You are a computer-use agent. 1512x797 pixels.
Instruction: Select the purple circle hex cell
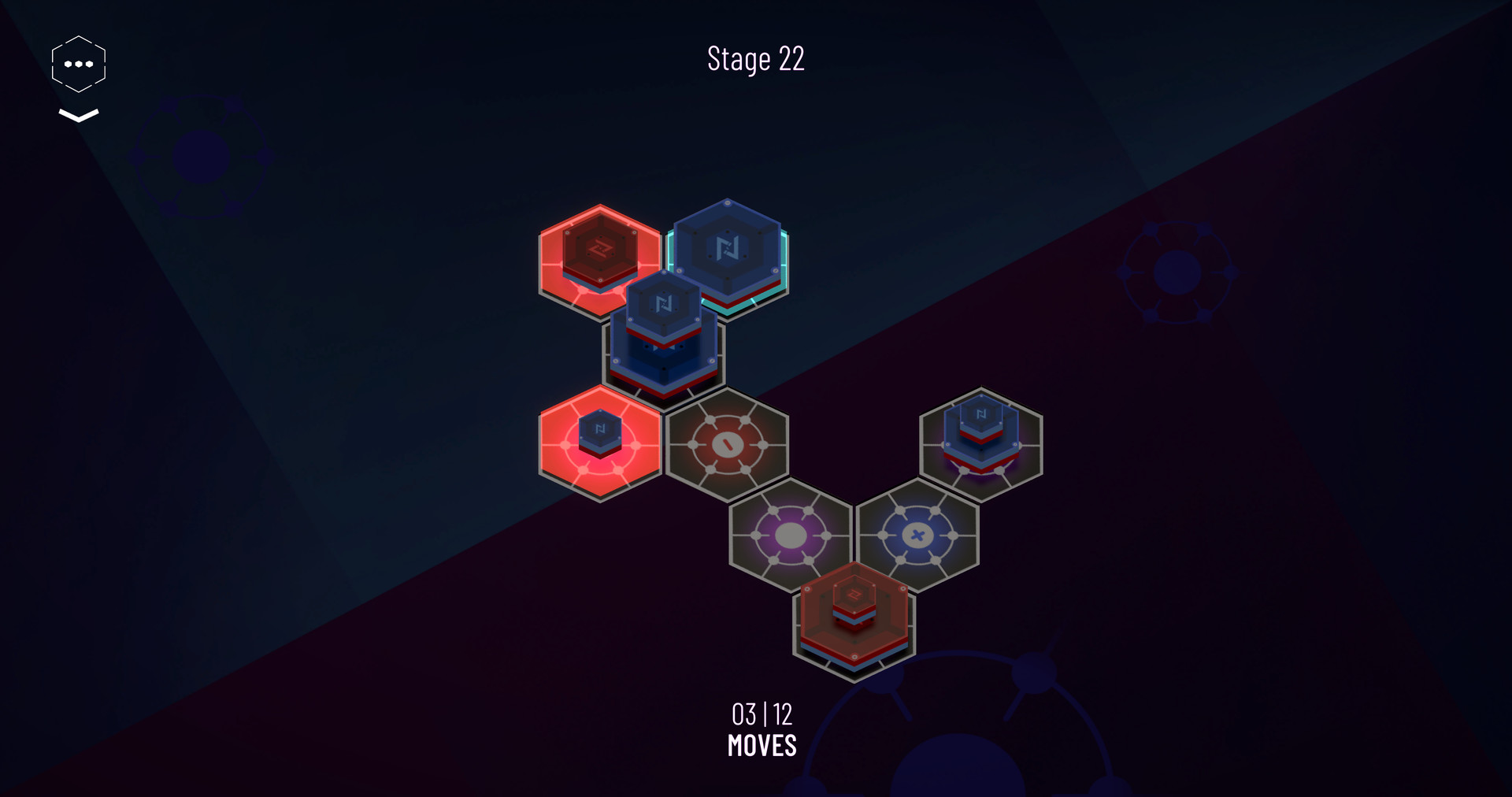[x=790, y=536]
